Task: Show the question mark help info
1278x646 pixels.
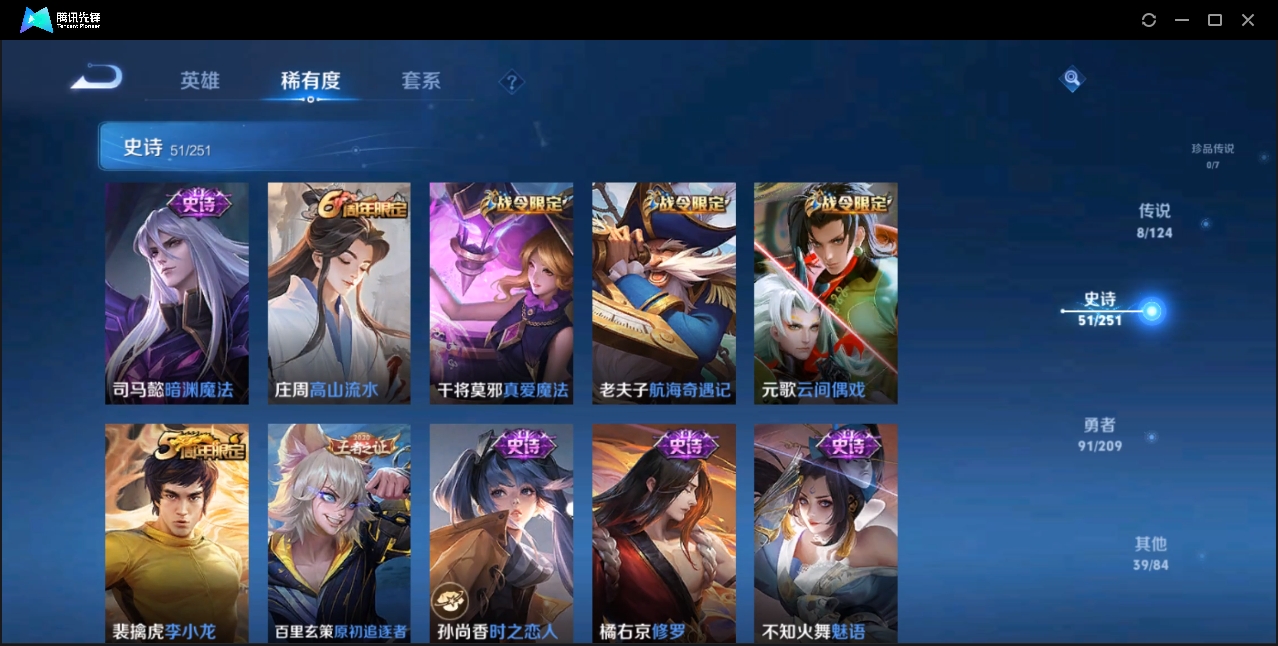Action: [512, 82]
